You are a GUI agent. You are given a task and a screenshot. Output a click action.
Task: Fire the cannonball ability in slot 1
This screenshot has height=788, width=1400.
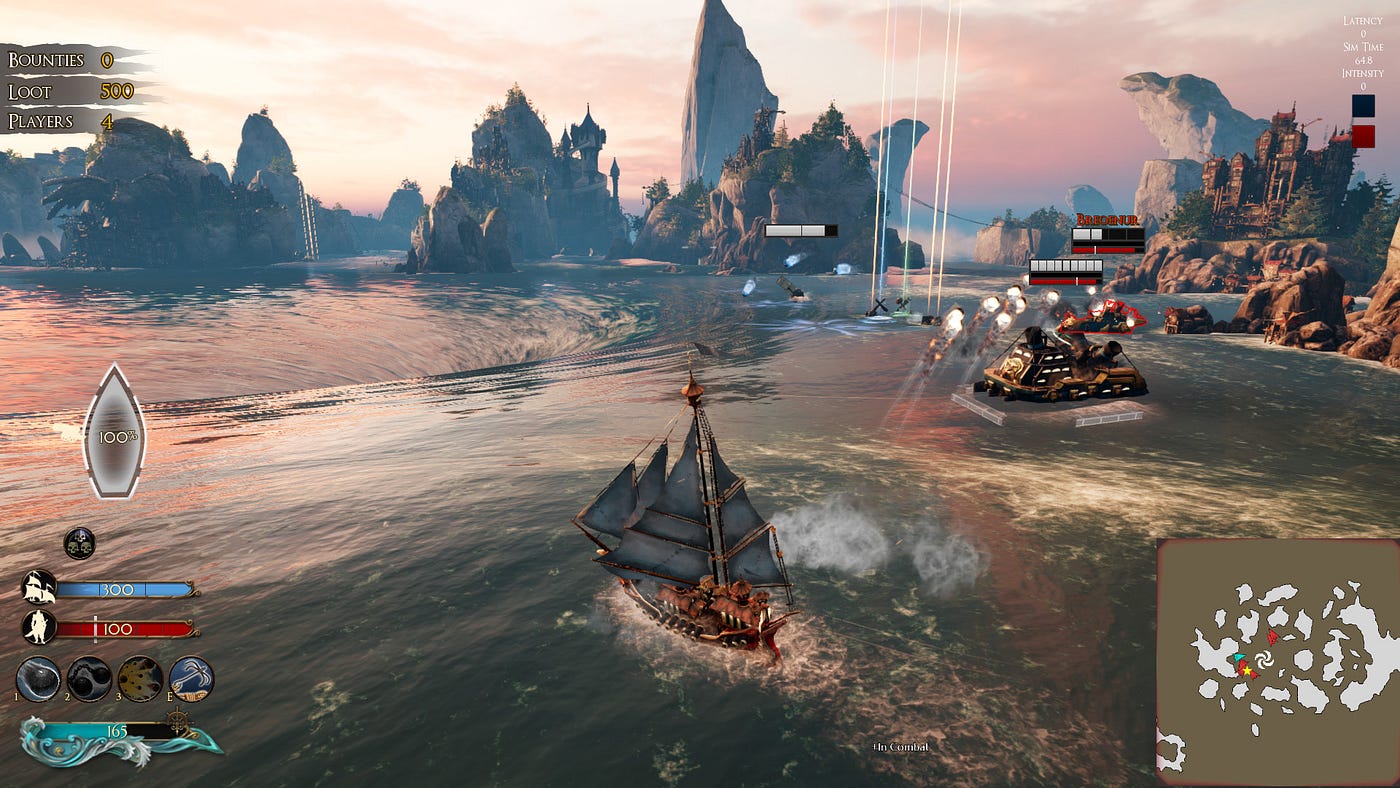point(39,678)
